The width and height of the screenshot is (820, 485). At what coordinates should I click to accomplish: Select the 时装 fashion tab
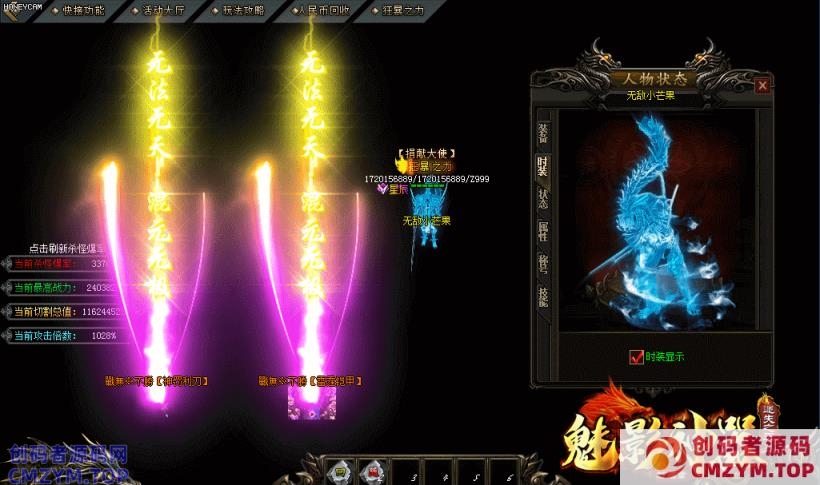coord(542,165)
